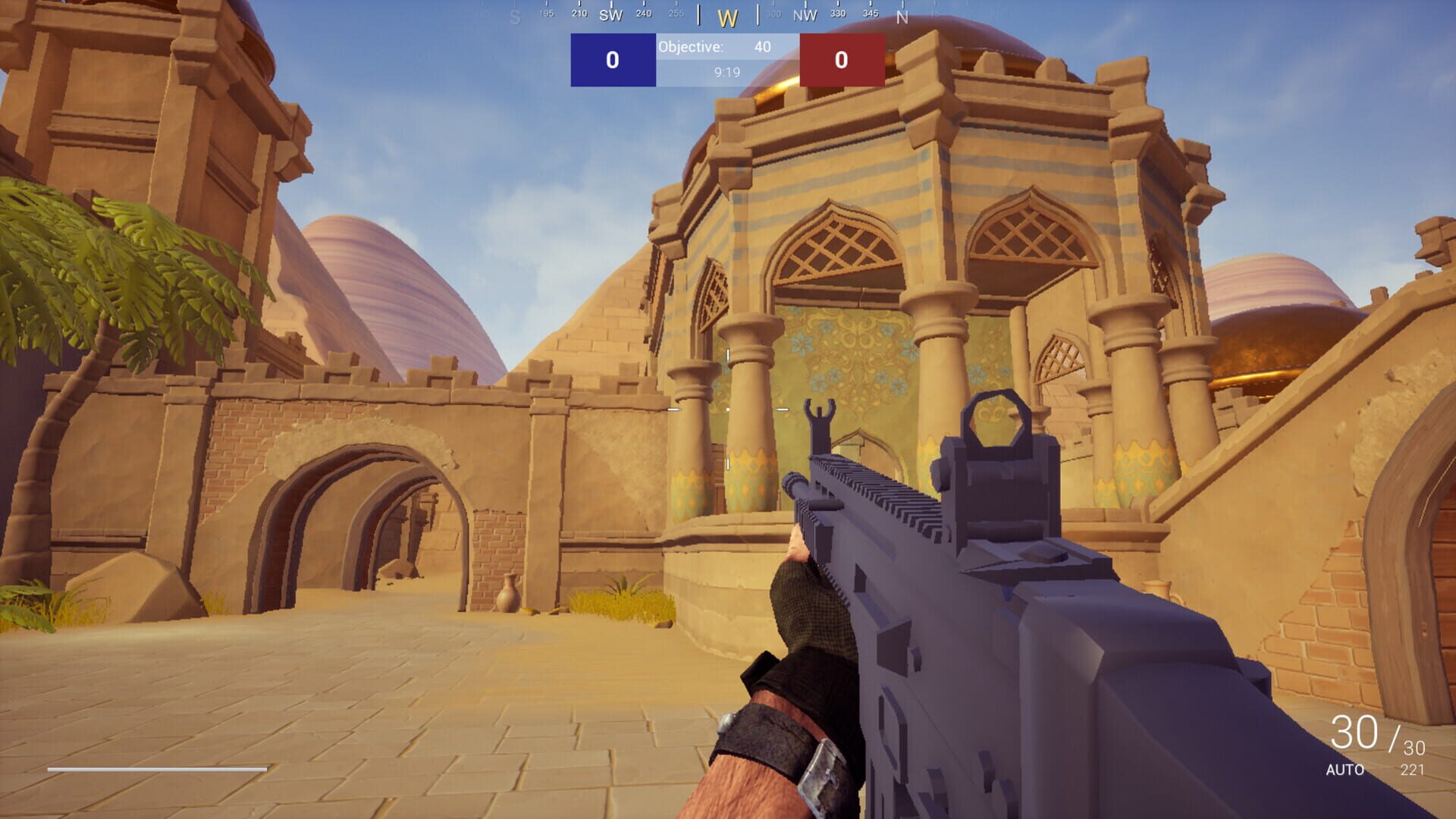Image resolution: width=1456 pixels, height=819 pixels.
Task: Select the 210 compass tick mark
Action: tap(578, 12)
